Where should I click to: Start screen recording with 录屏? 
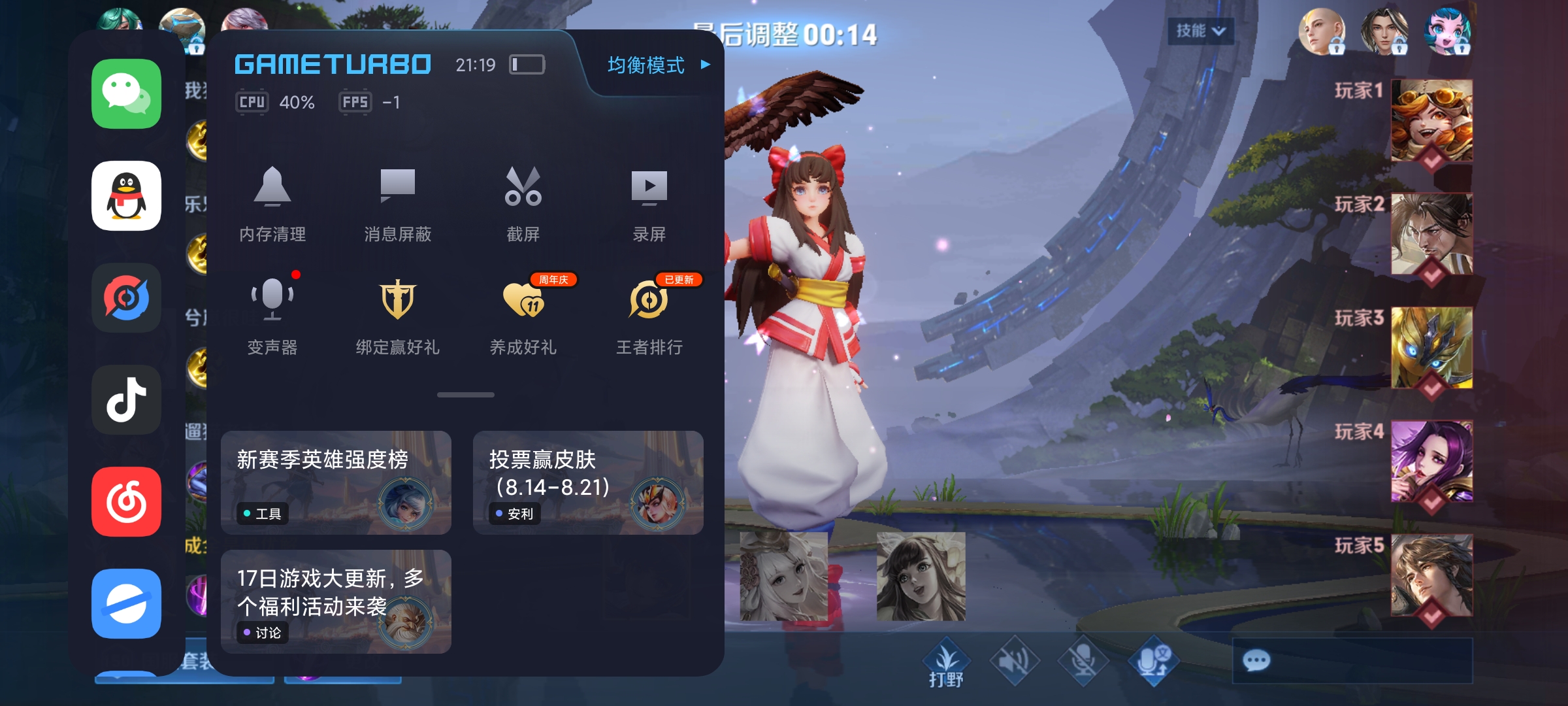tap(649, 203)
